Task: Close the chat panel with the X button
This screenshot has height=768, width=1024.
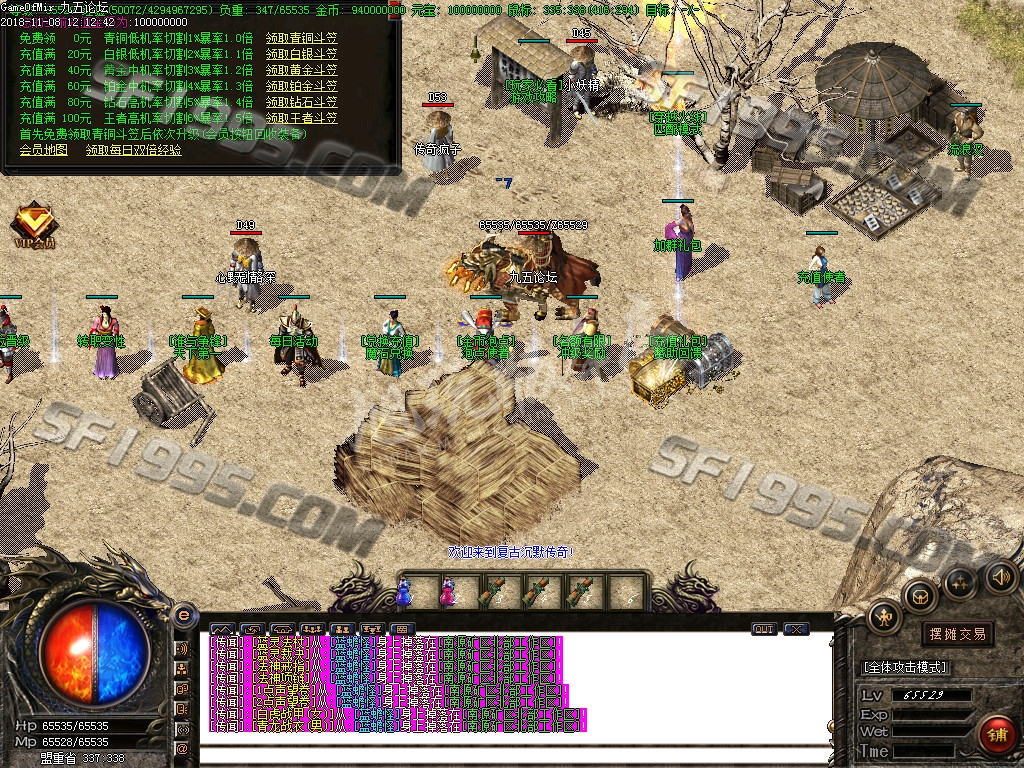Action: (x=796, y=629)
